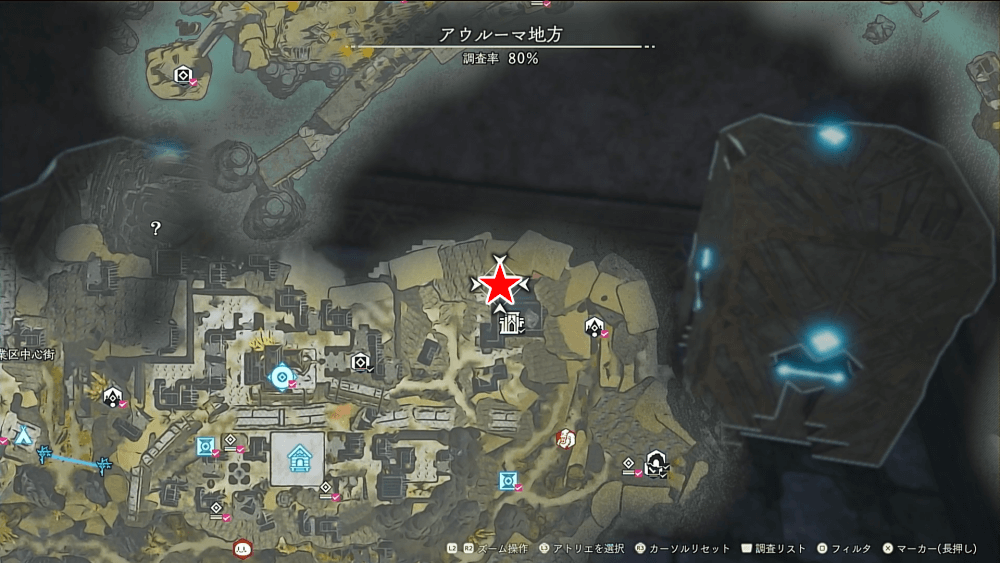The image size is (1000, 563).
Task: Select the red face marker at map bottom
Action: coord(241,548)
